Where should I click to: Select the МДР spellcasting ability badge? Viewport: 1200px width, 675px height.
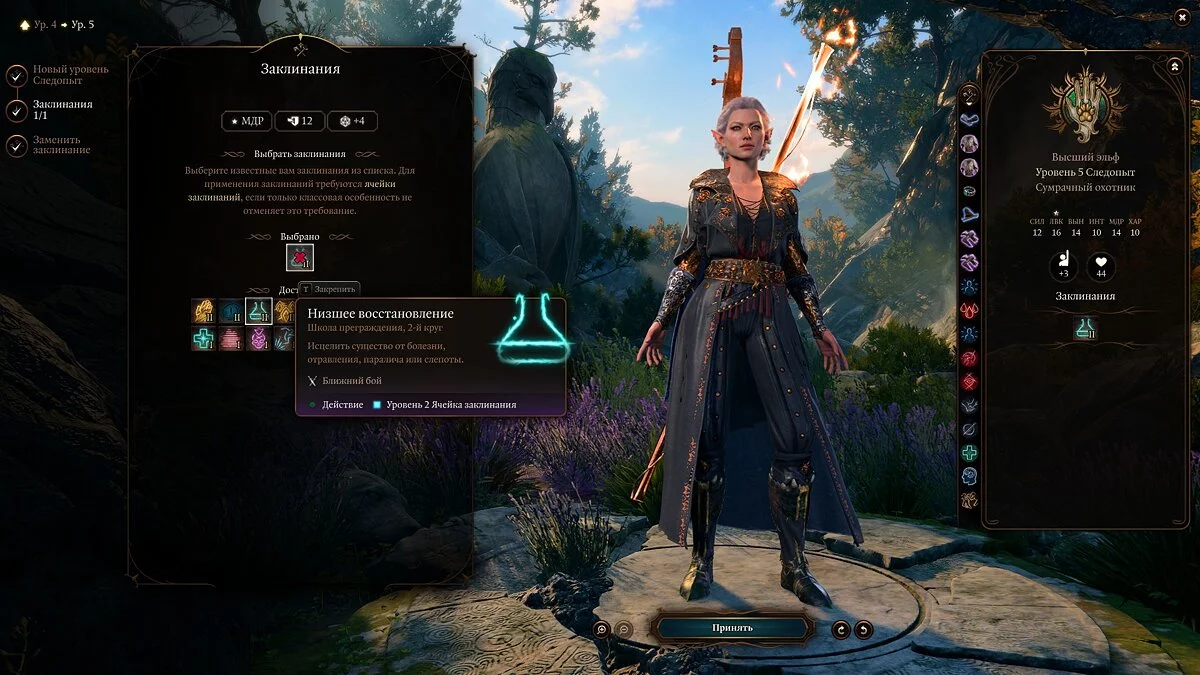coord(247,121)
